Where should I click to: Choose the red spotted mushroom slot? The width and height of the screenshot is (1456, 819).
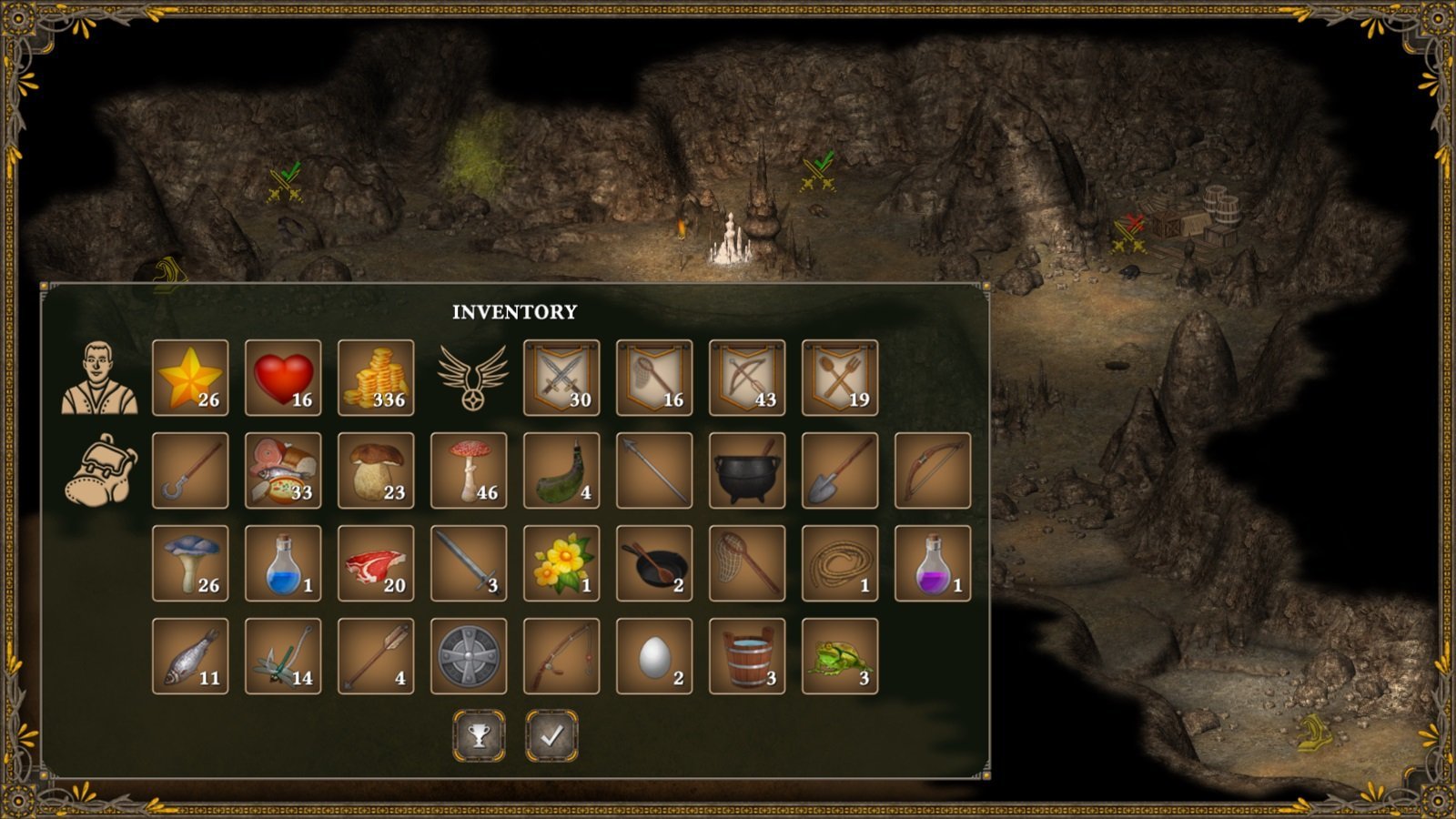[x=469, y=470]
